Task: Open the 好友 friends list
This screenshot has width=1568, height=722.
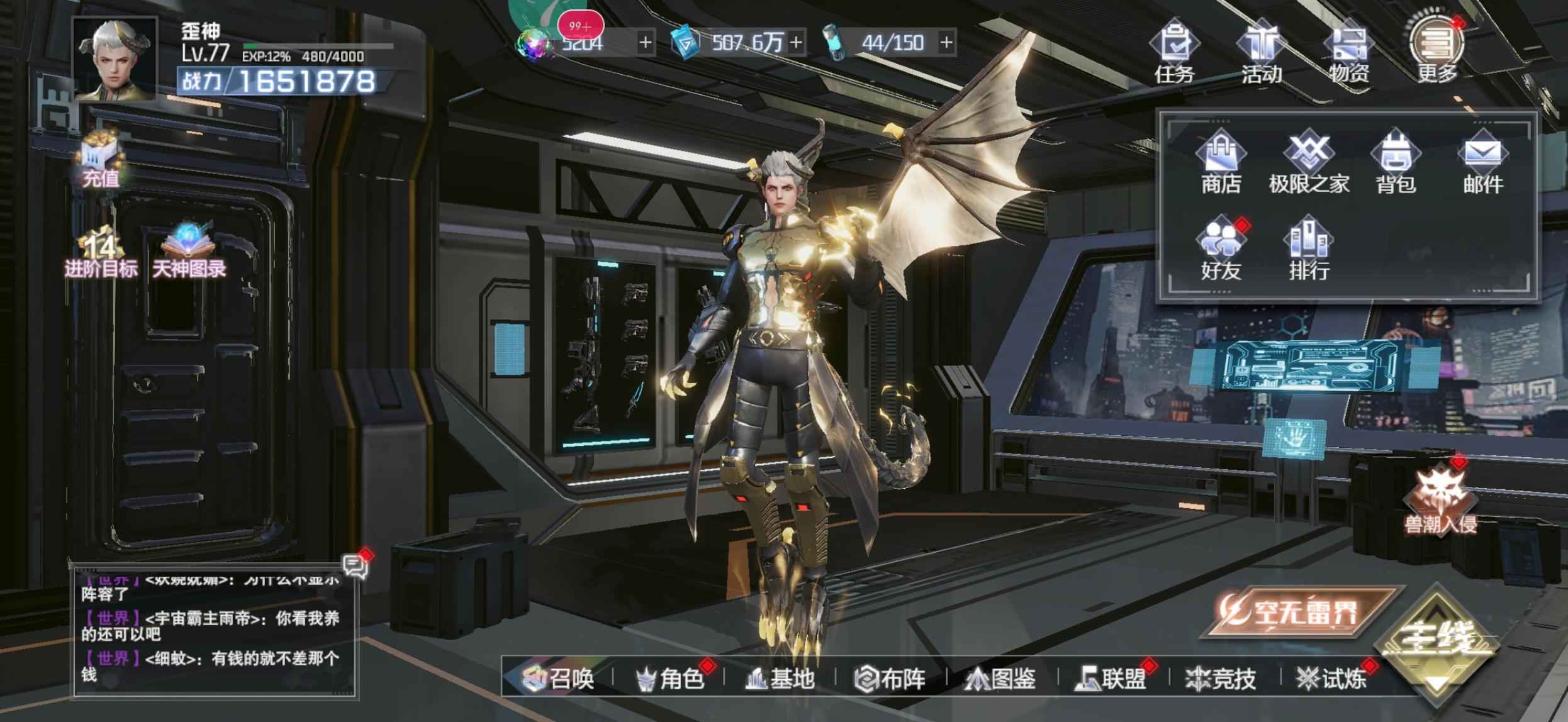Action: 1221,250
